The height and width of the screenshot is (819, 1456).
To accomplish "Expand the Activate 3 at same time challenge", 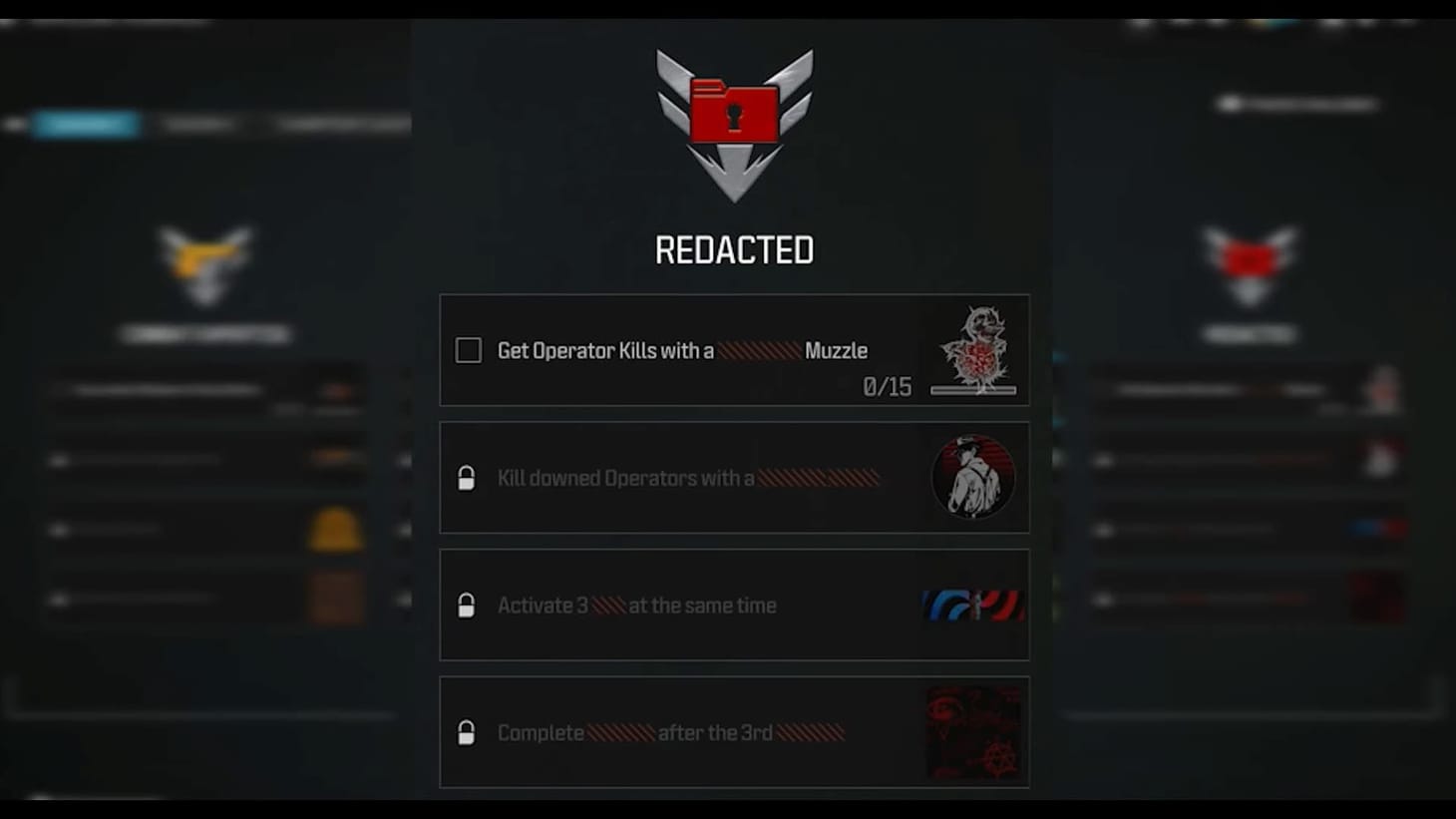I will coord(698,605).
